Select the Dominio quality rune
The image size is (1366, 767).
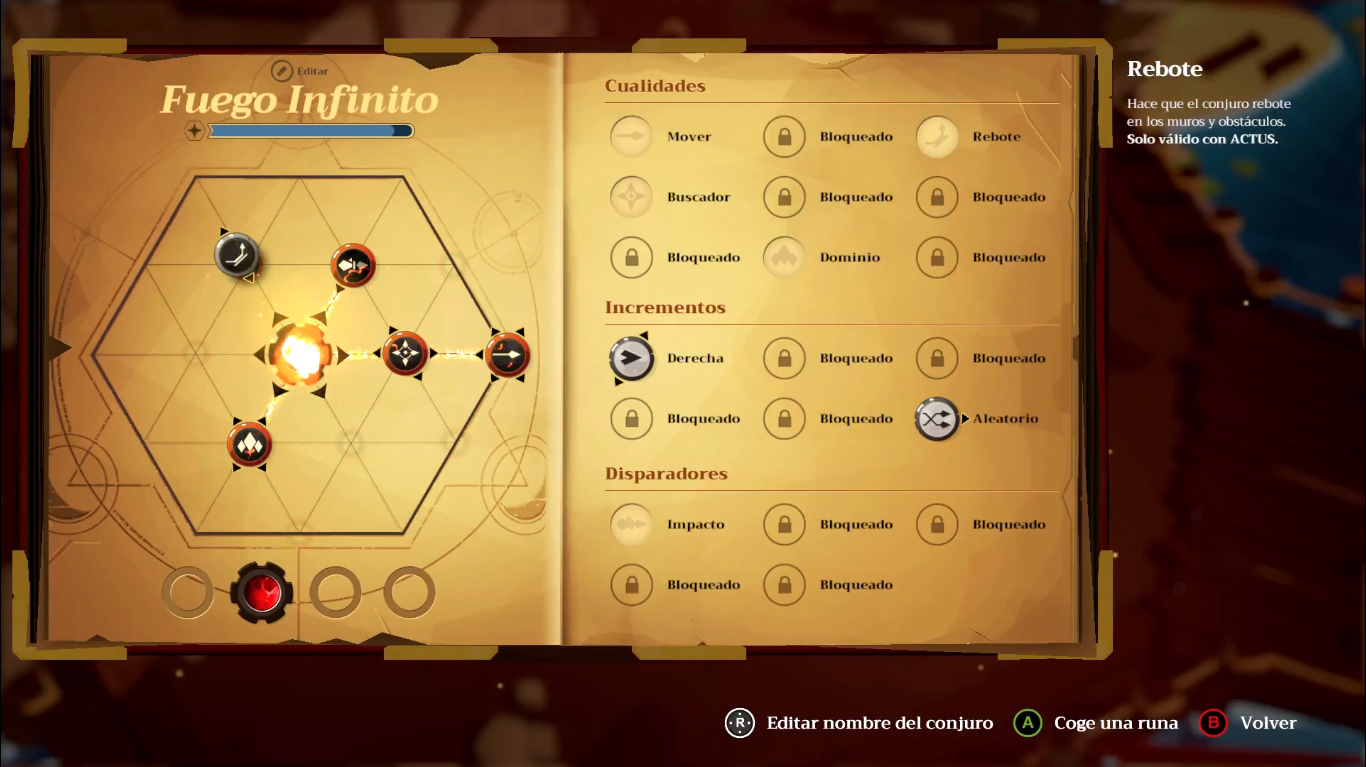[785, 257]
